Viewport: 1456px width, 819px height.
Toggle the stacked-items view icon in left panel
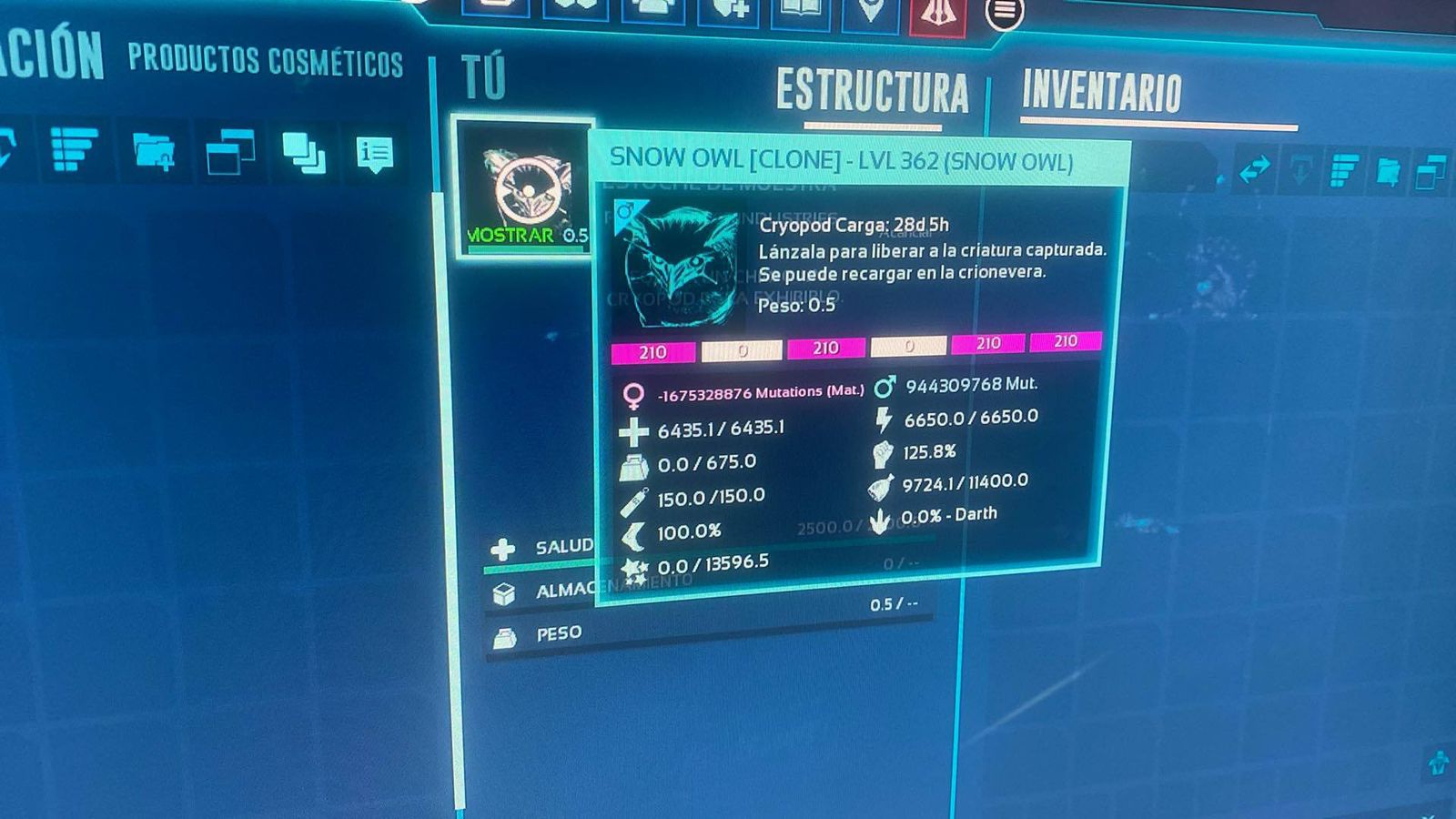coord(304,151)
